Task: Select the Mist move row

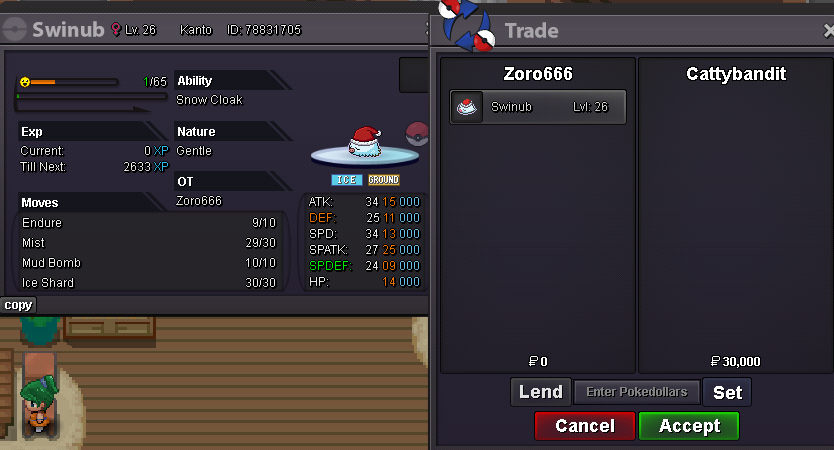Action: 148,243
